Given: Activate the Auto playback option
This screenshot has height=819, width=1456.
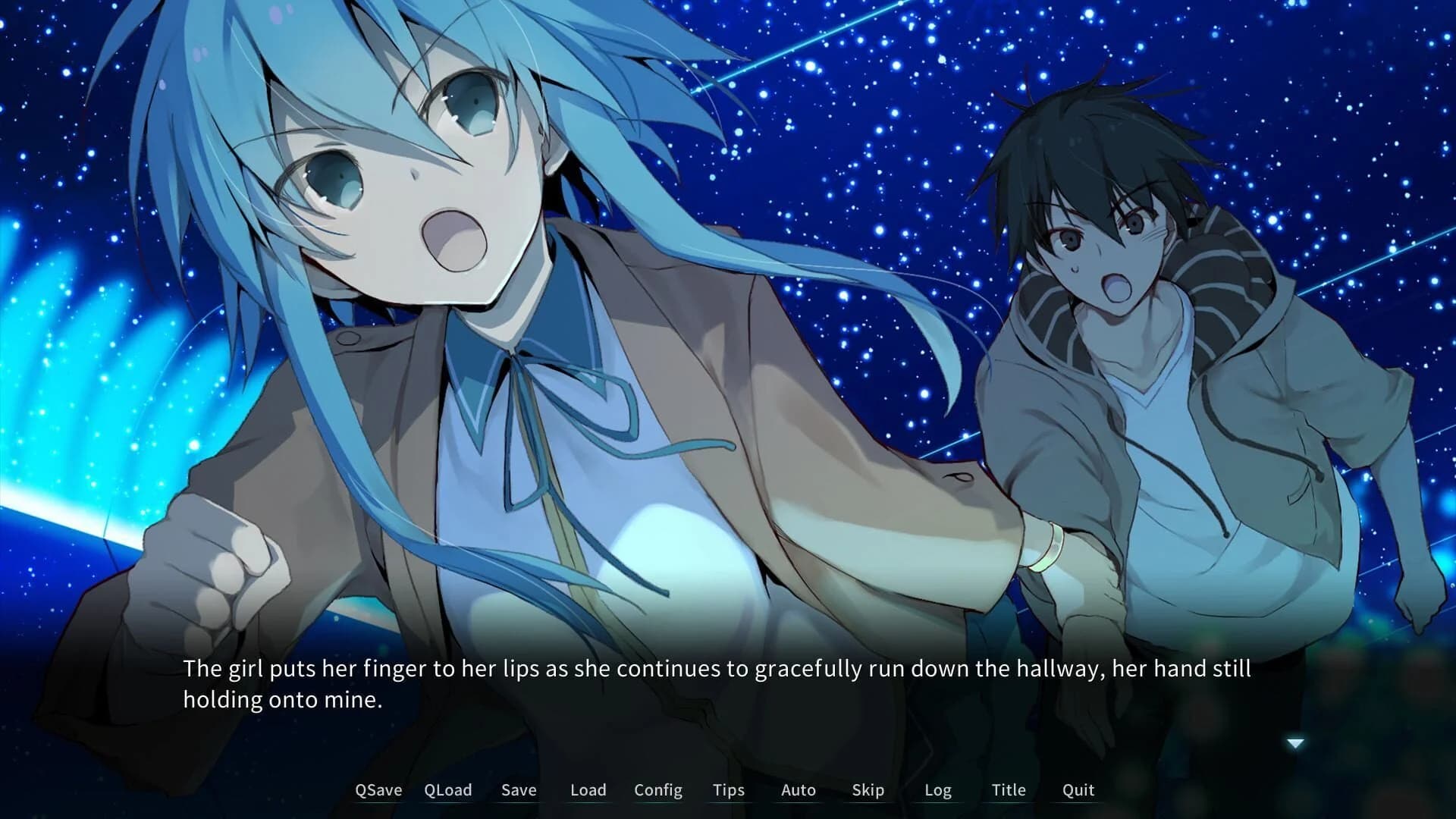Looking at the screenshot, I should [x=798, y=789].
